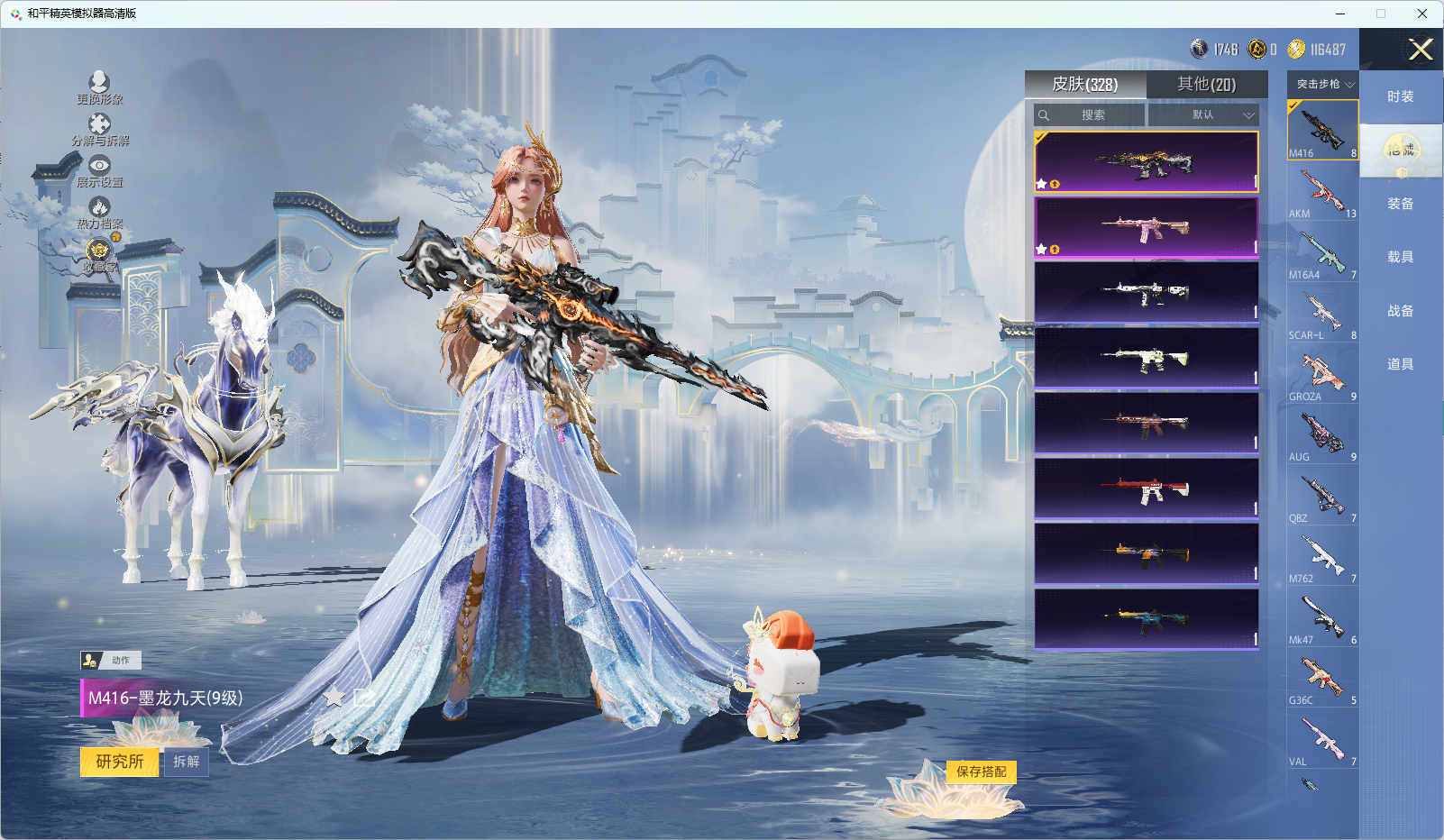Switch to the 皮肤(328) tab
1444x840 pixels.
click(1085, 85)
